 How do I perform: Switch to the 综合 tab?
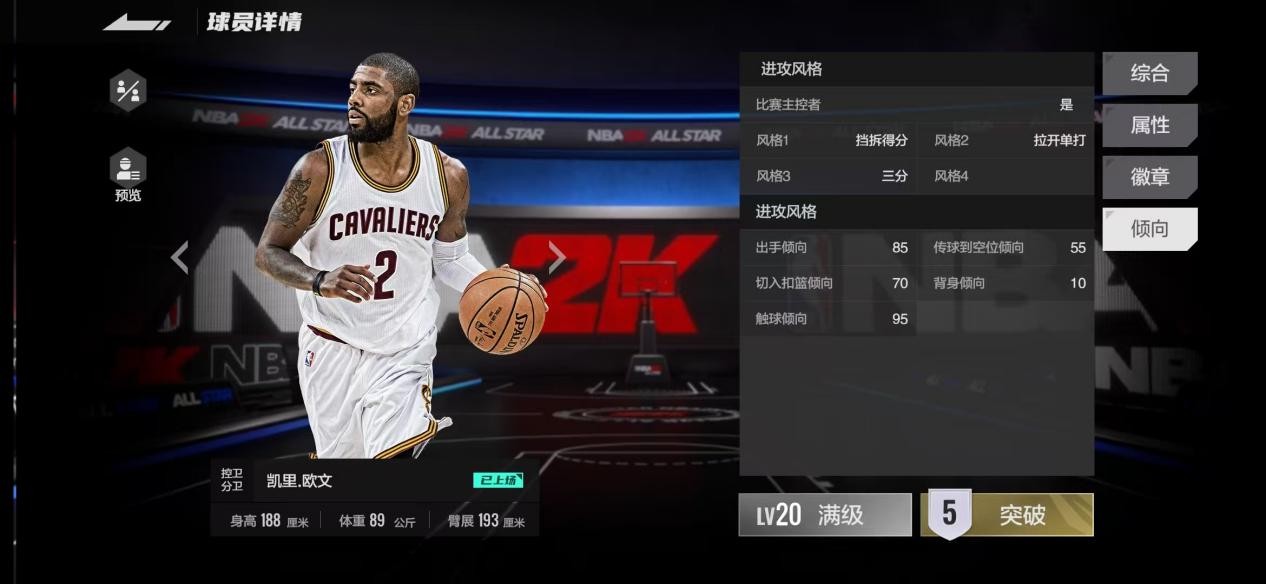[1149, 73]
